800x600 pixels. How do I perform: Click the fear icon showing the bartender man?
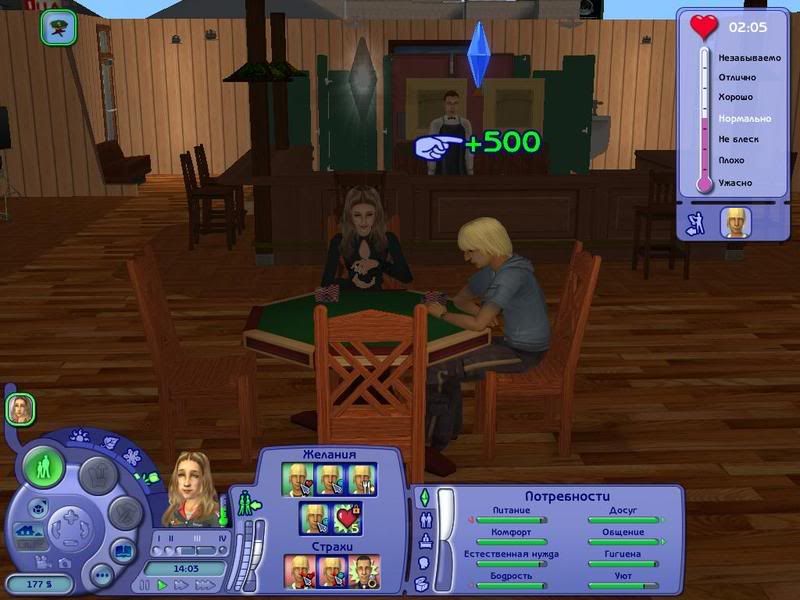click(x=362, y=570)
